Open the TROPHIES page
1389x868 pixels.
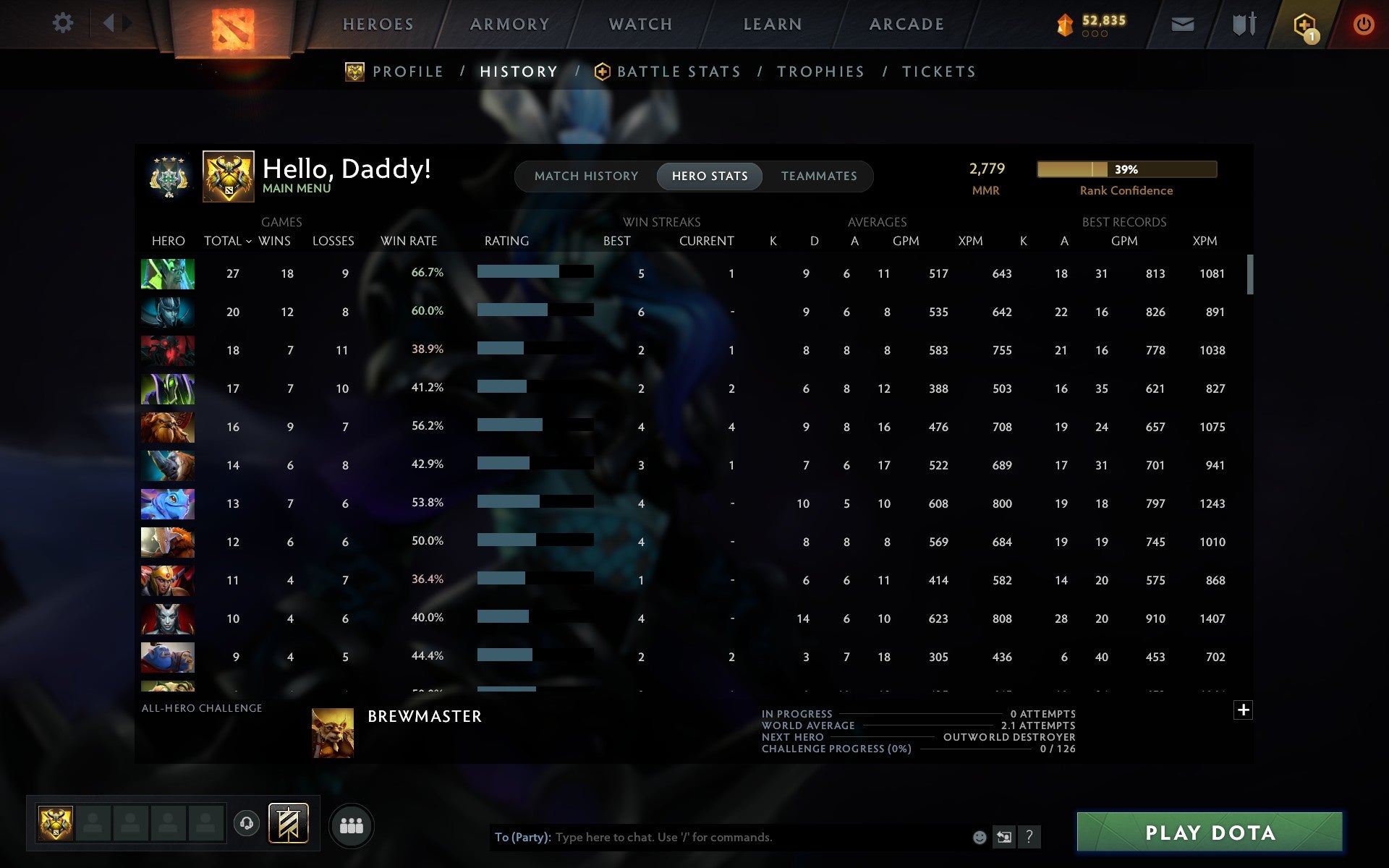coord(821,72)
